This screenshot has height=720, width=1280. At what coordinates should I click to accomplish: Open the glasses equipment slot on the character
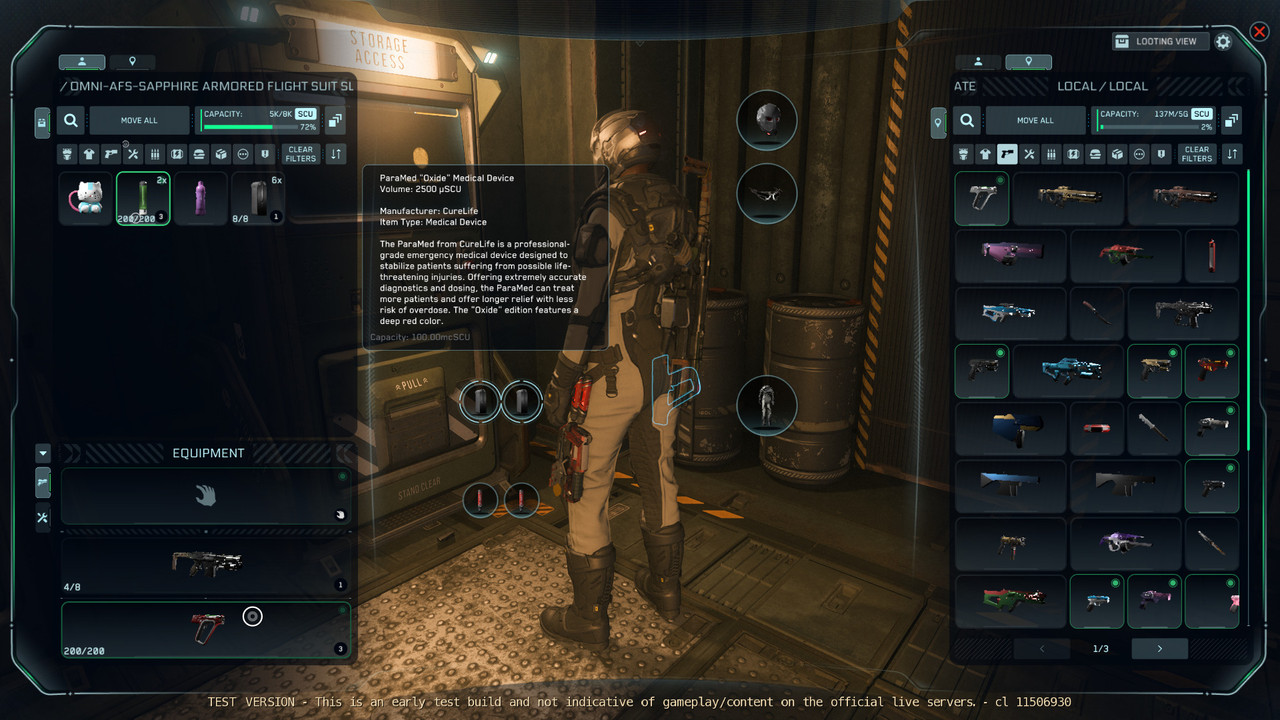pos(766,193)
